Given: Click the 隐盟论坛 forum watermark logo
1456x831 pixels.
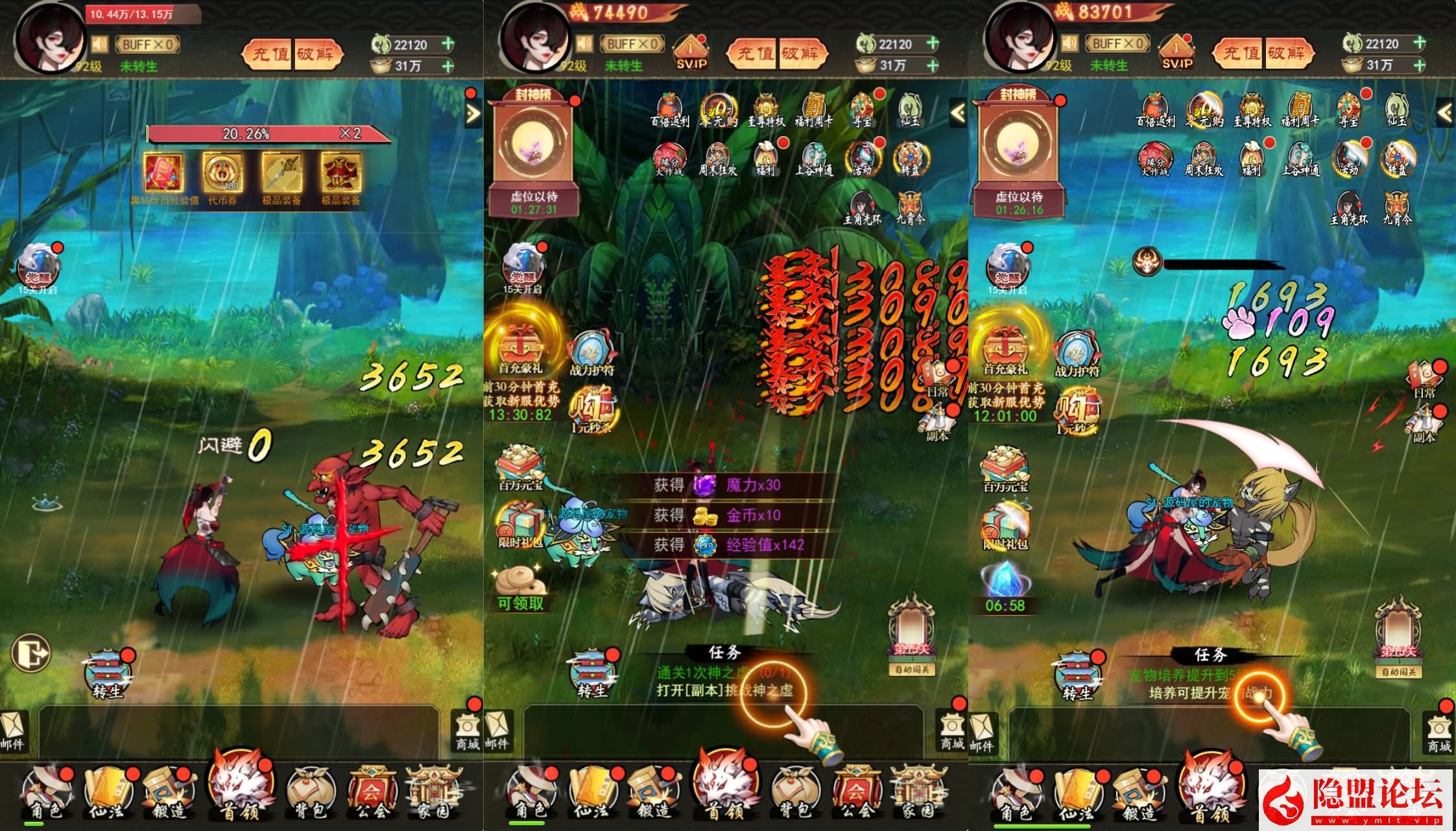Looking at the screenshot, I should point(1355,798).
